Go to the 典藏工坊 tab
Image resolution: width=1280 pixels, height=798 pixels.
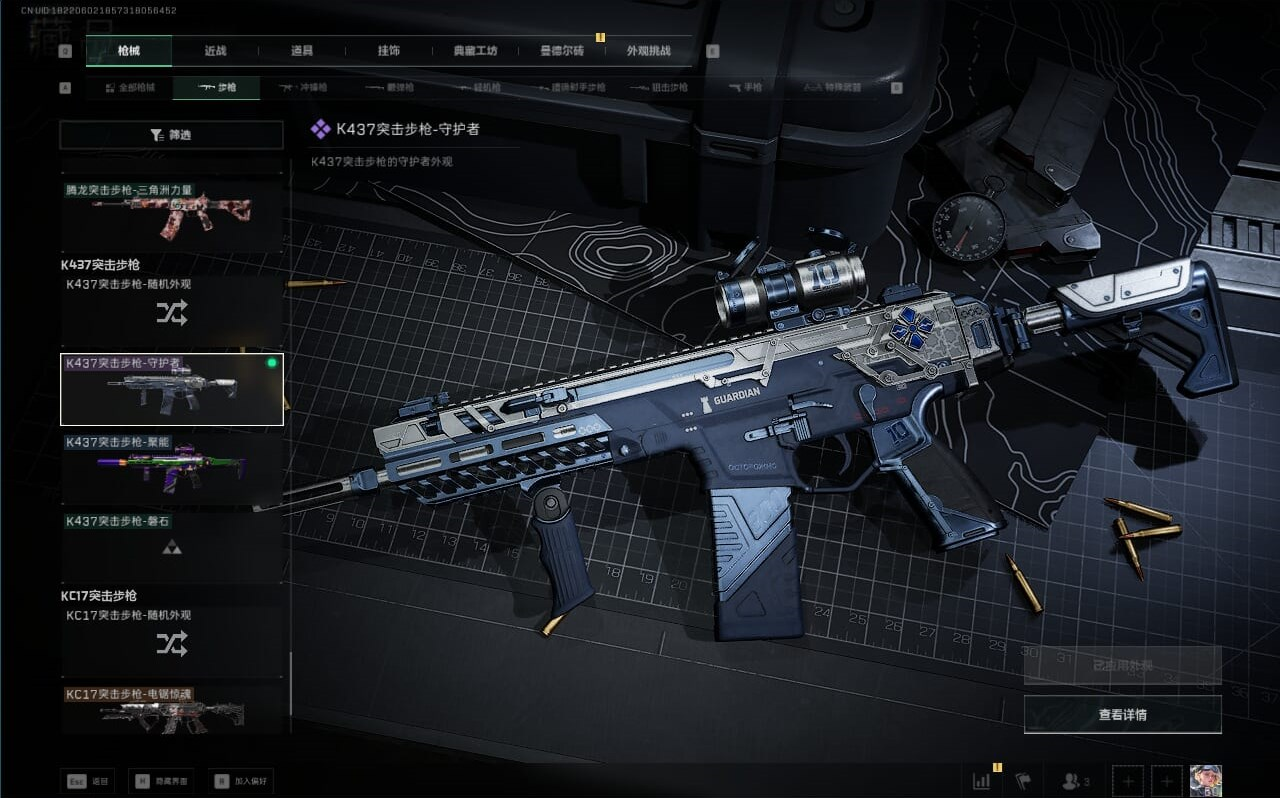click(475, 51)
